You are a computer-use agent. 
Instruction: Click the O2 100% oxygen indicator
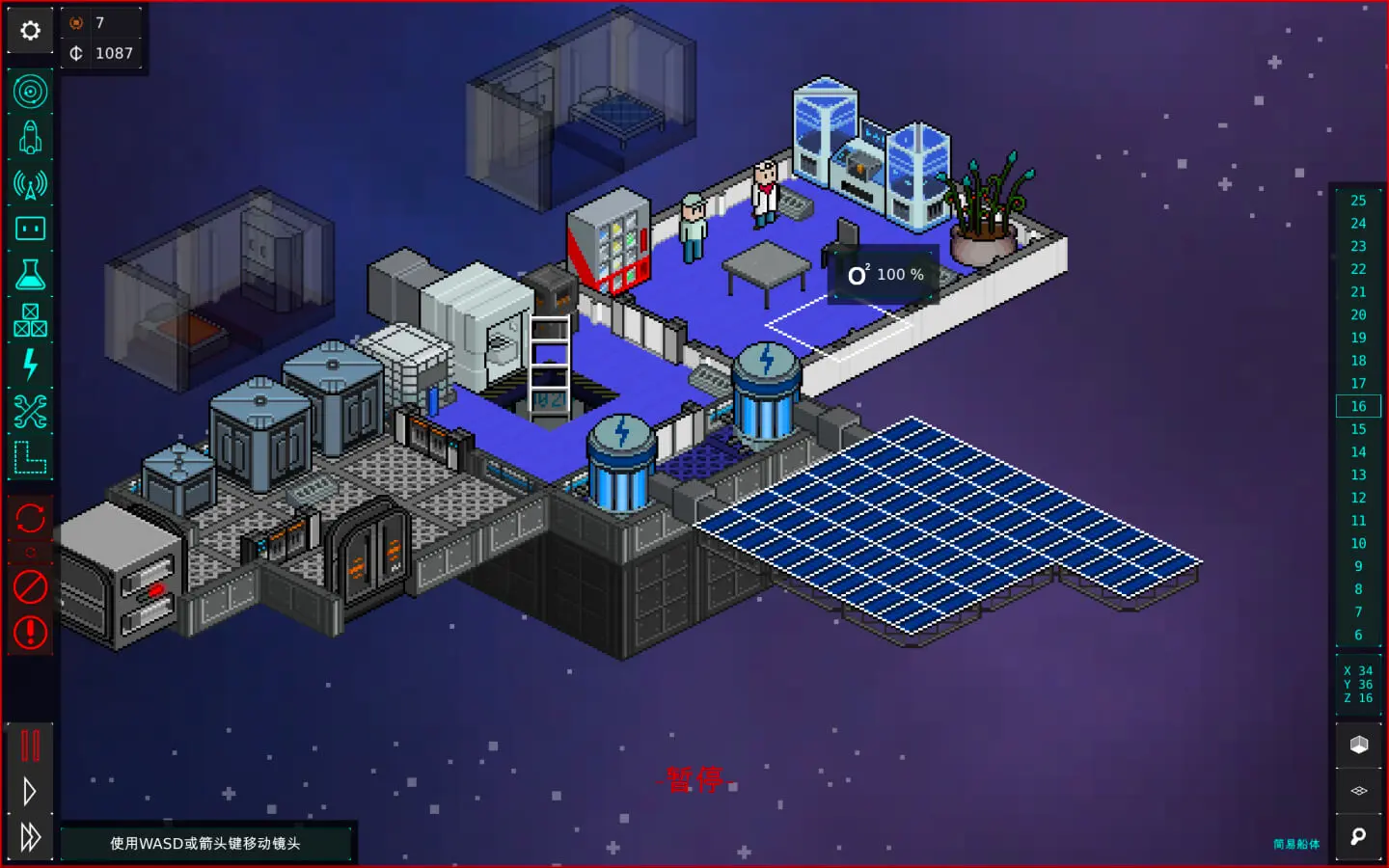(x=883, y=275)
